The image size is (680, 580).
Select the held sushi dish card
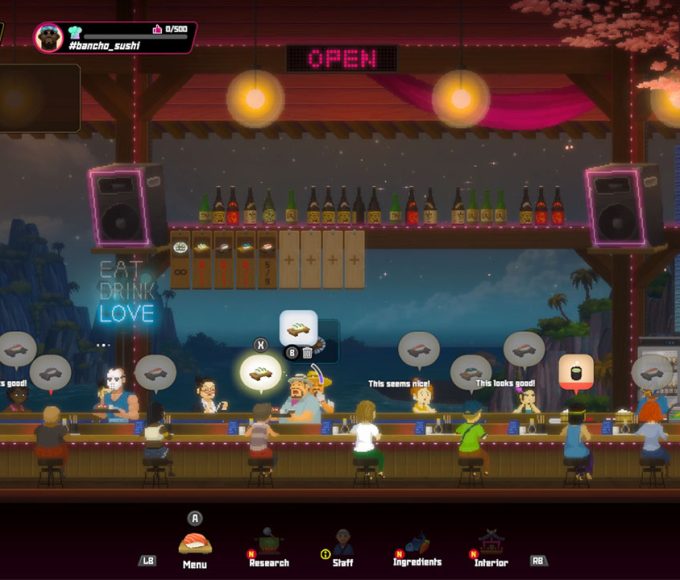(298, 327)
